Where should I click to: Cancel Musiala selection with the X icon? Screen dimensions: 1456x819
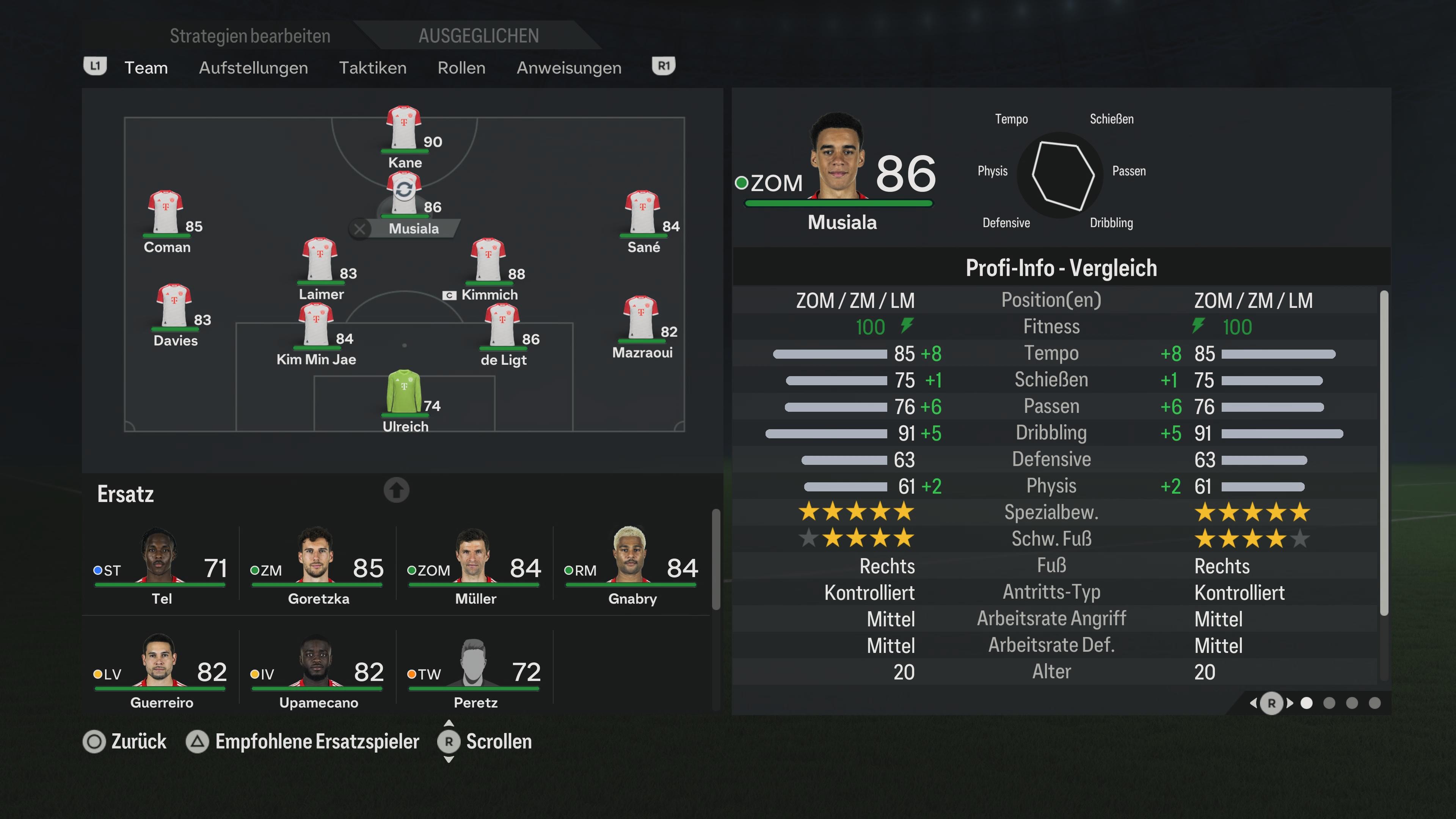pos(359,229)
